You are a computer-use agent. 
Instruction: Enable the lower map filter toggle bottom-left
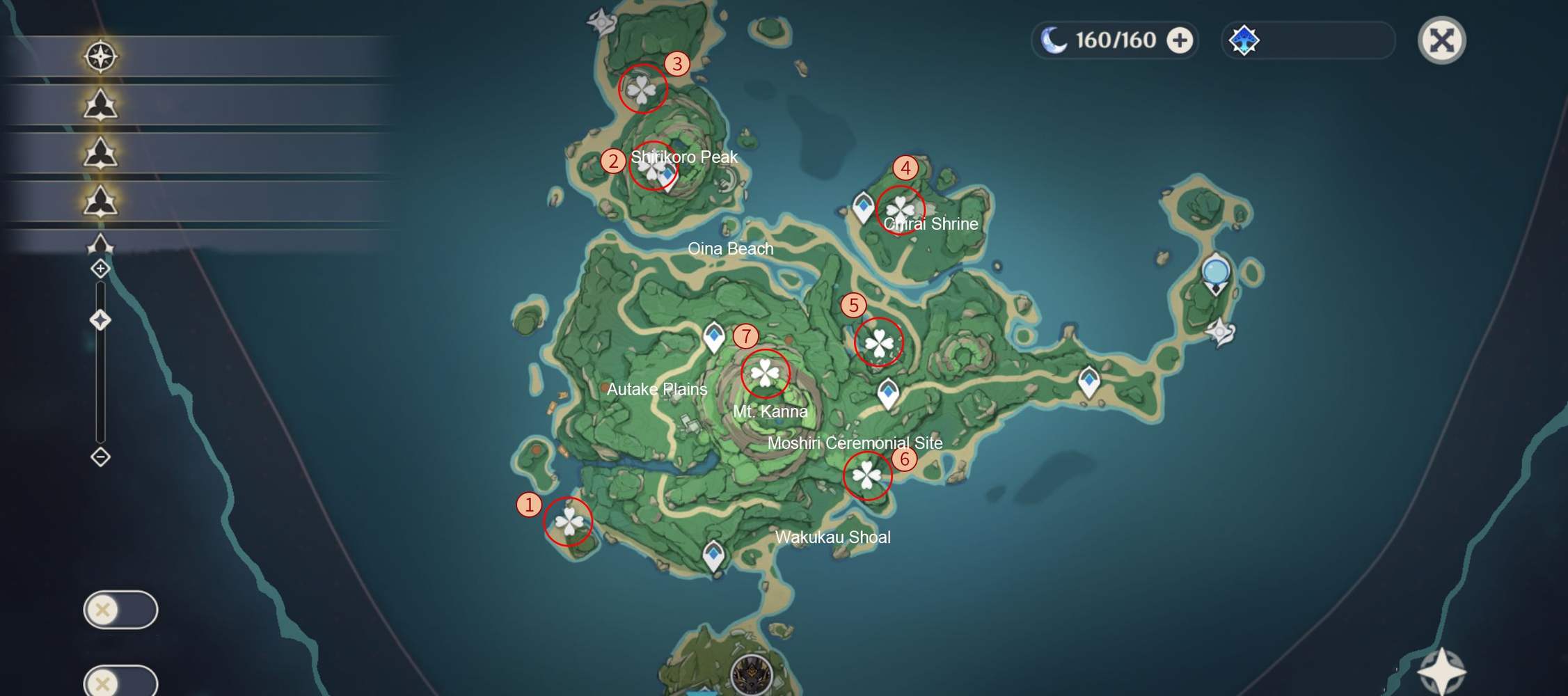click(x=120, y=683)
